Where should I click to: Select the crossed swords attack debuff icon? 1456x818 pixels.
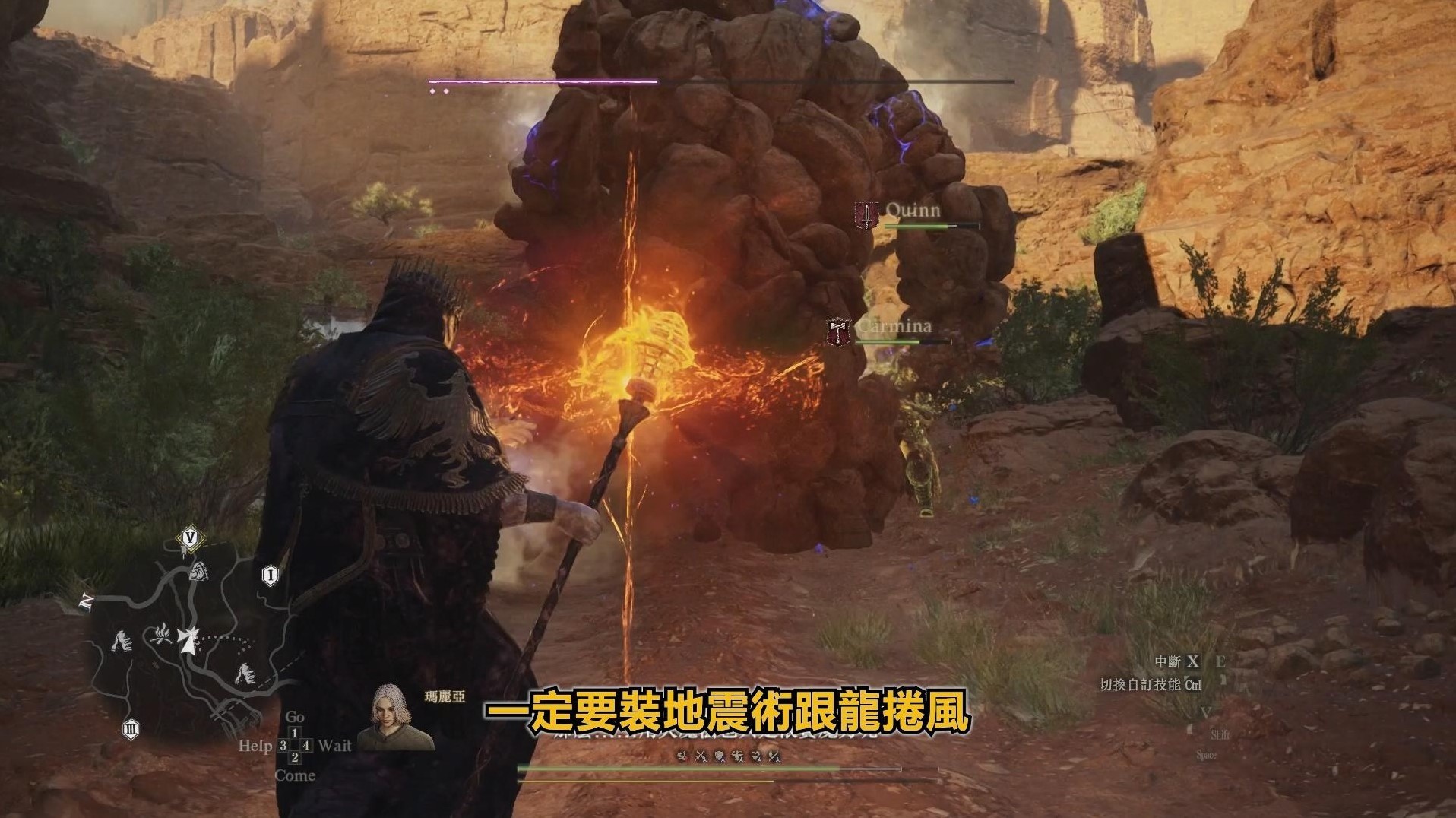(701, 756)
